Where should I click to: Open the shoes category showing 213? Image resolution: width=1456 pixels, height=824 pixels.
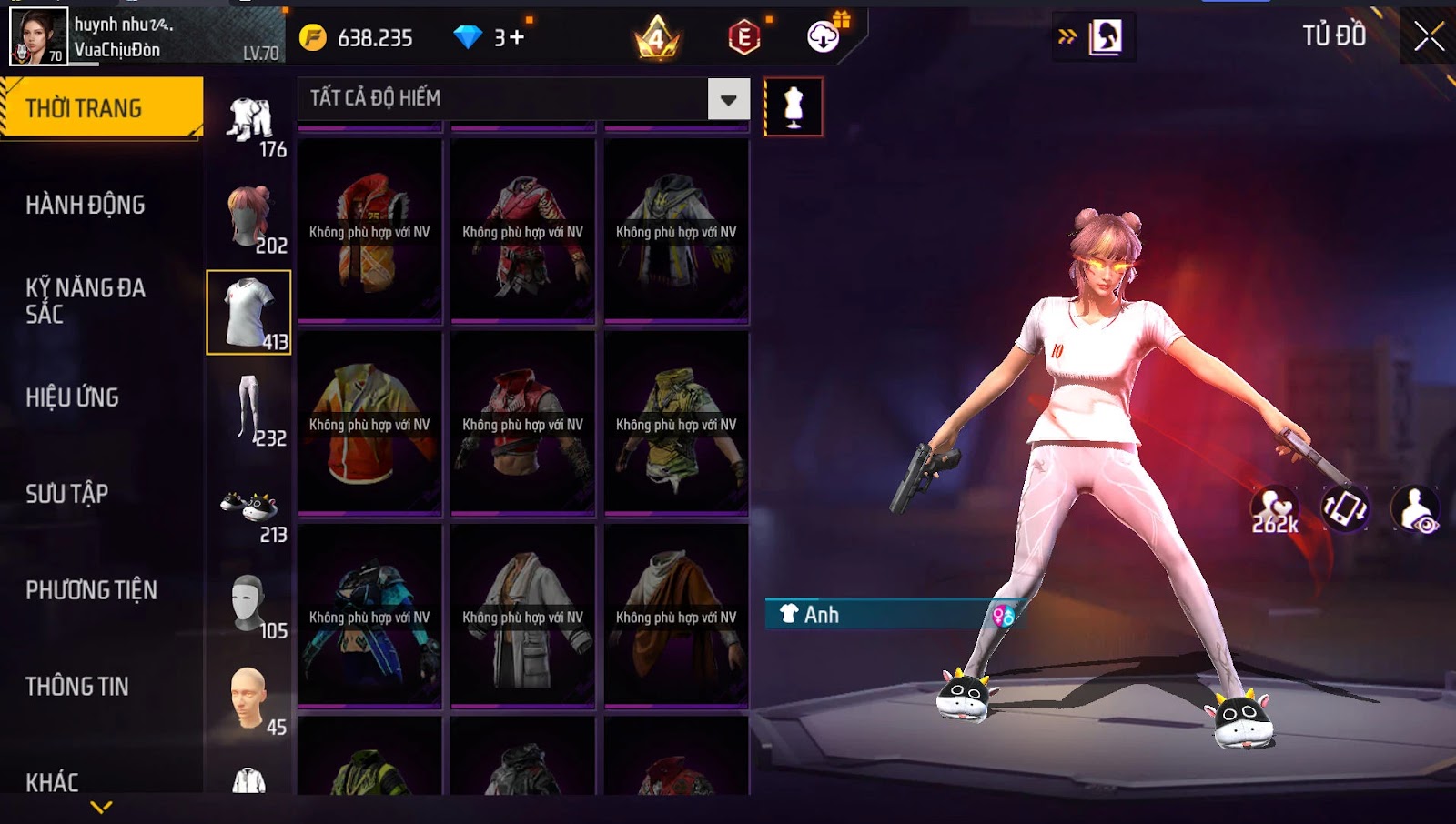coord(250,509)
